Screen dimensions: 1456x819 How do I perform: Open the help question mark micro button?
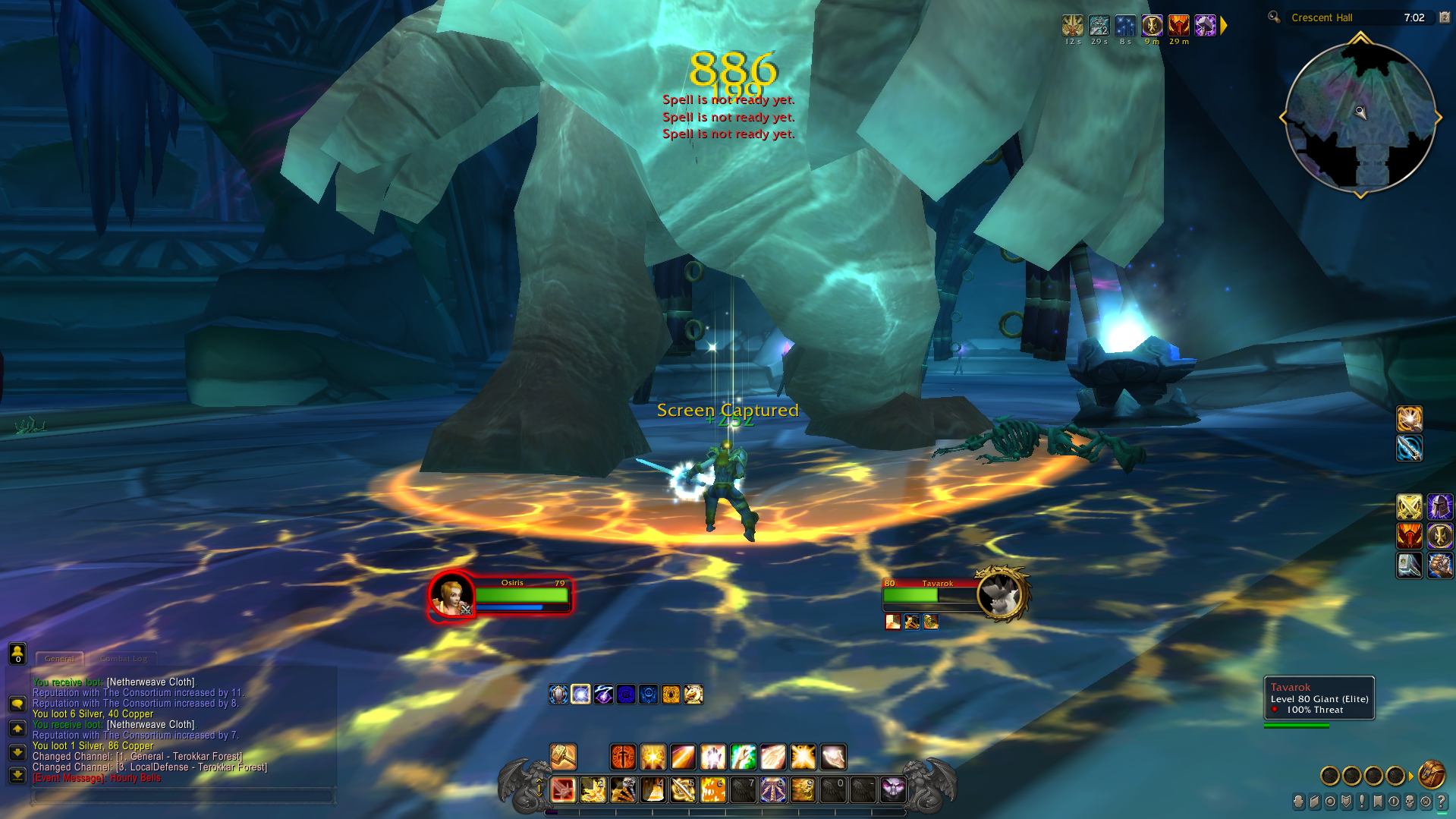click(1441, 802)
